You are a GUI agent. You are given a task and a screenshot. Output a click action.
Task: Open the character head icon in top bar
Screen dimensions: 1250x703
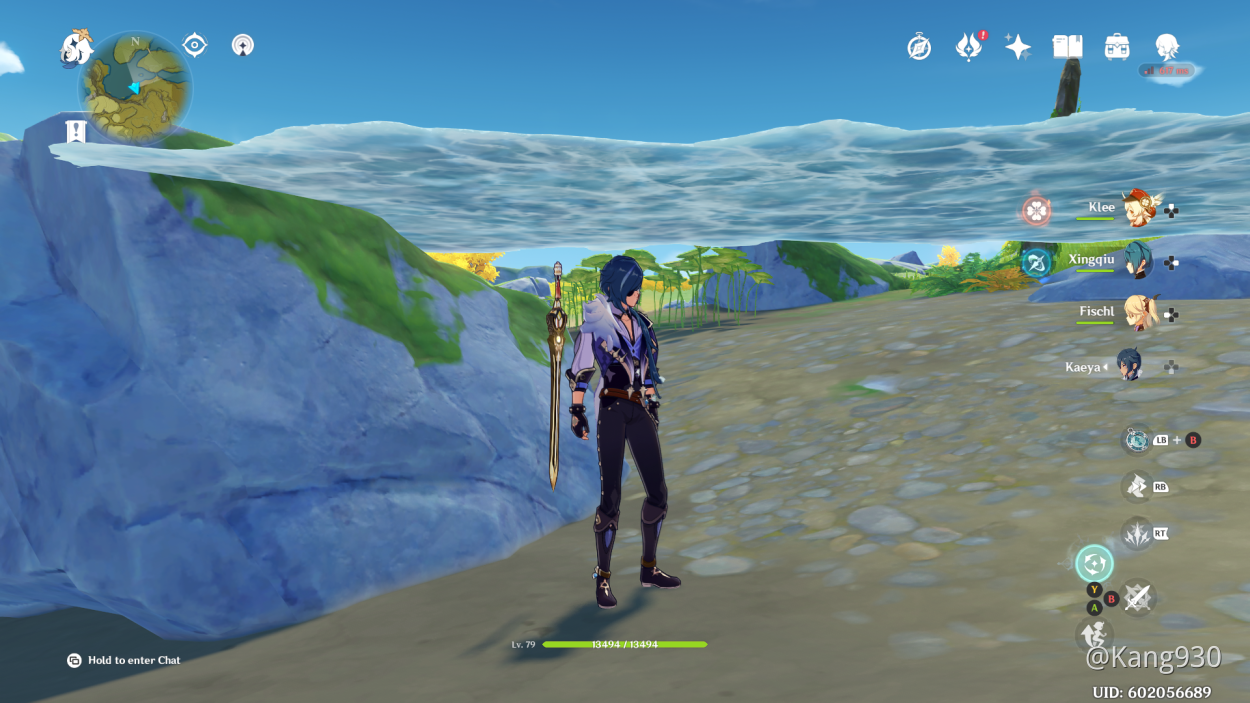[1166, 47]
